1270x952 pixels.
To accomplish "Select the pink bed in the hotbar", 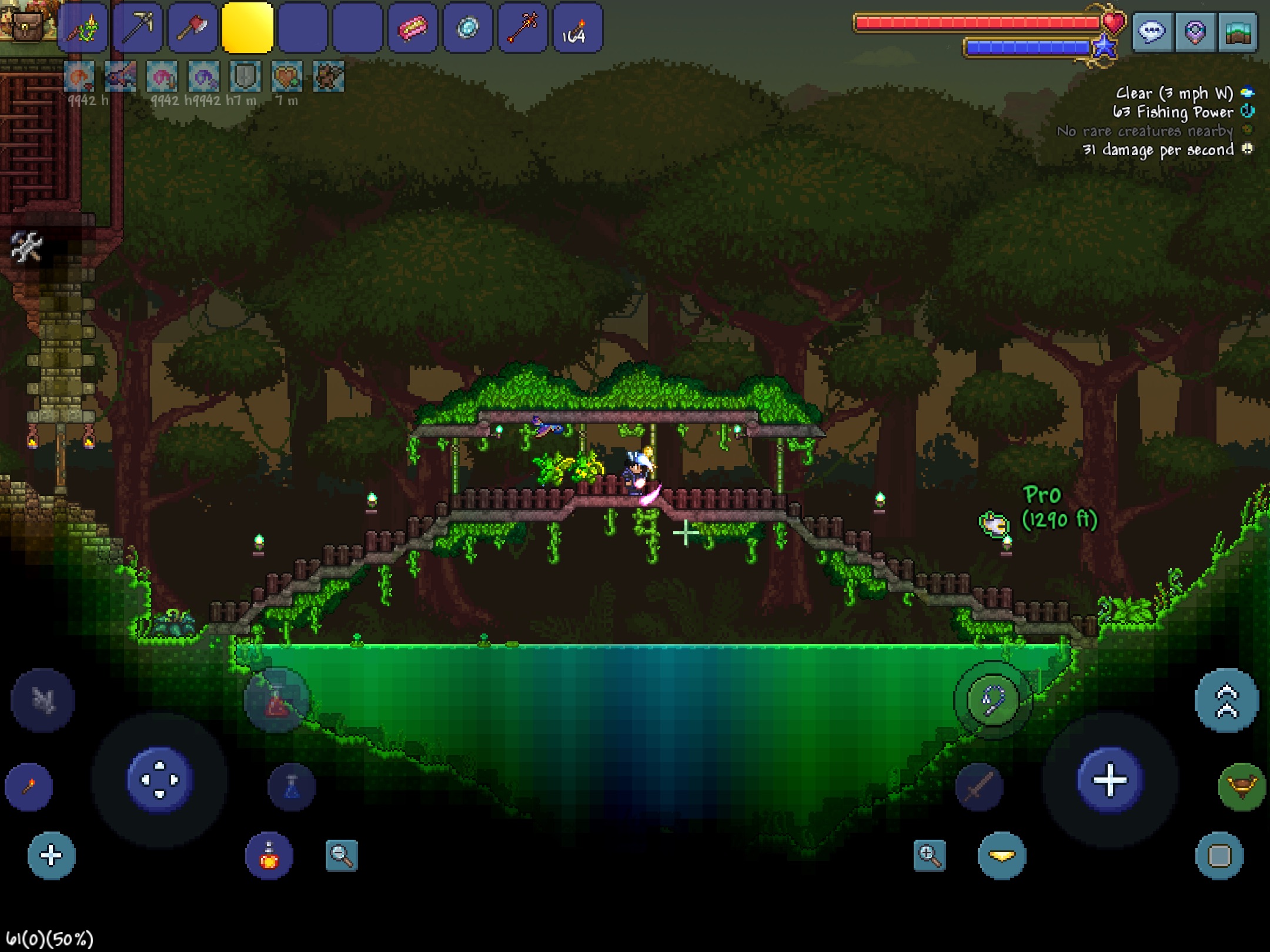I will pyautogui.click(x=412, y=29).
